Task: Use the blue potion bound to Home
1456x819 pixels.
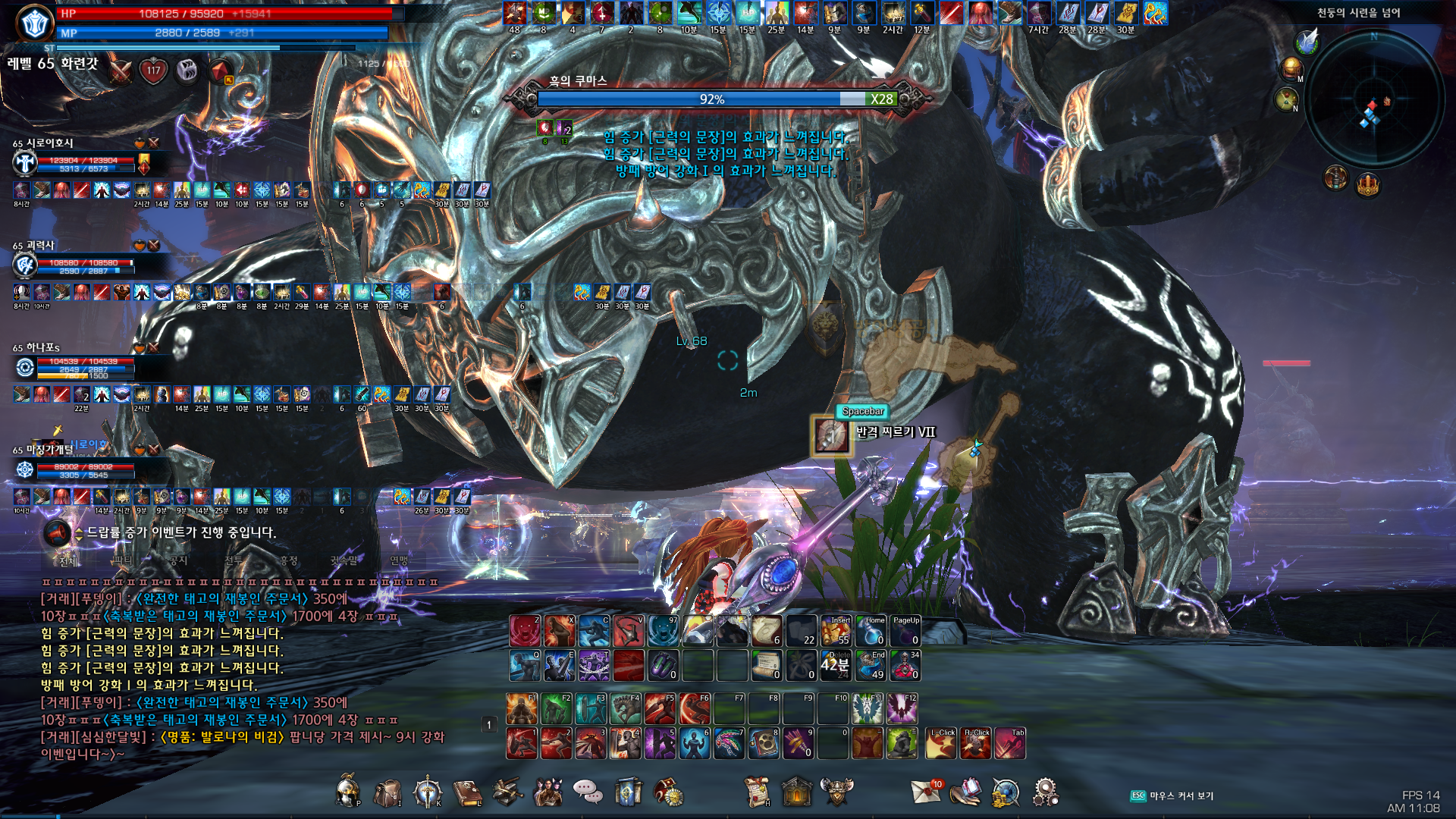Action: [x=871, y=631]
